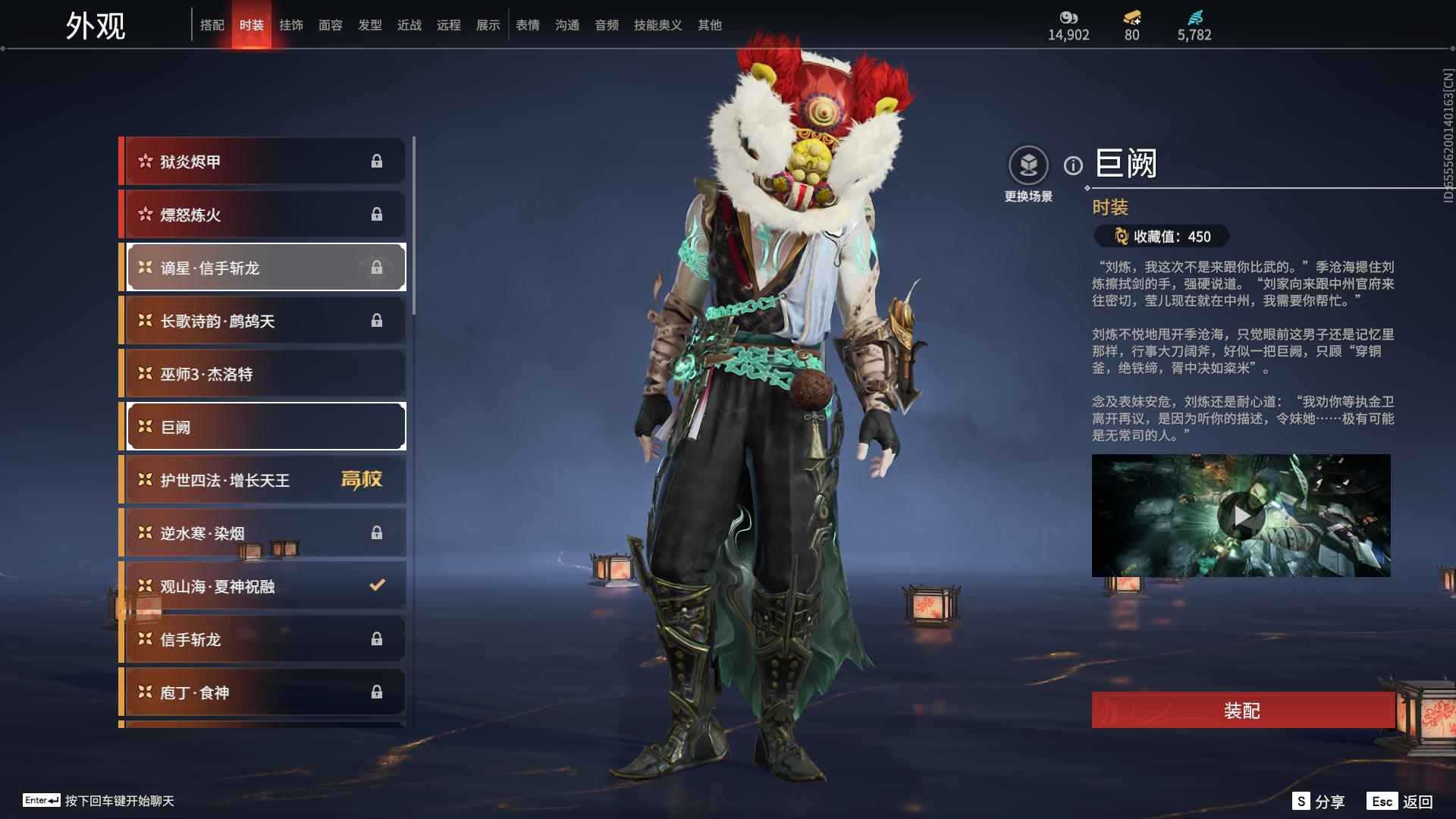The width and height of the screenshot is (1456, 819).
Task: Play the 巨阙 preview video
Action: [1241, 516]
